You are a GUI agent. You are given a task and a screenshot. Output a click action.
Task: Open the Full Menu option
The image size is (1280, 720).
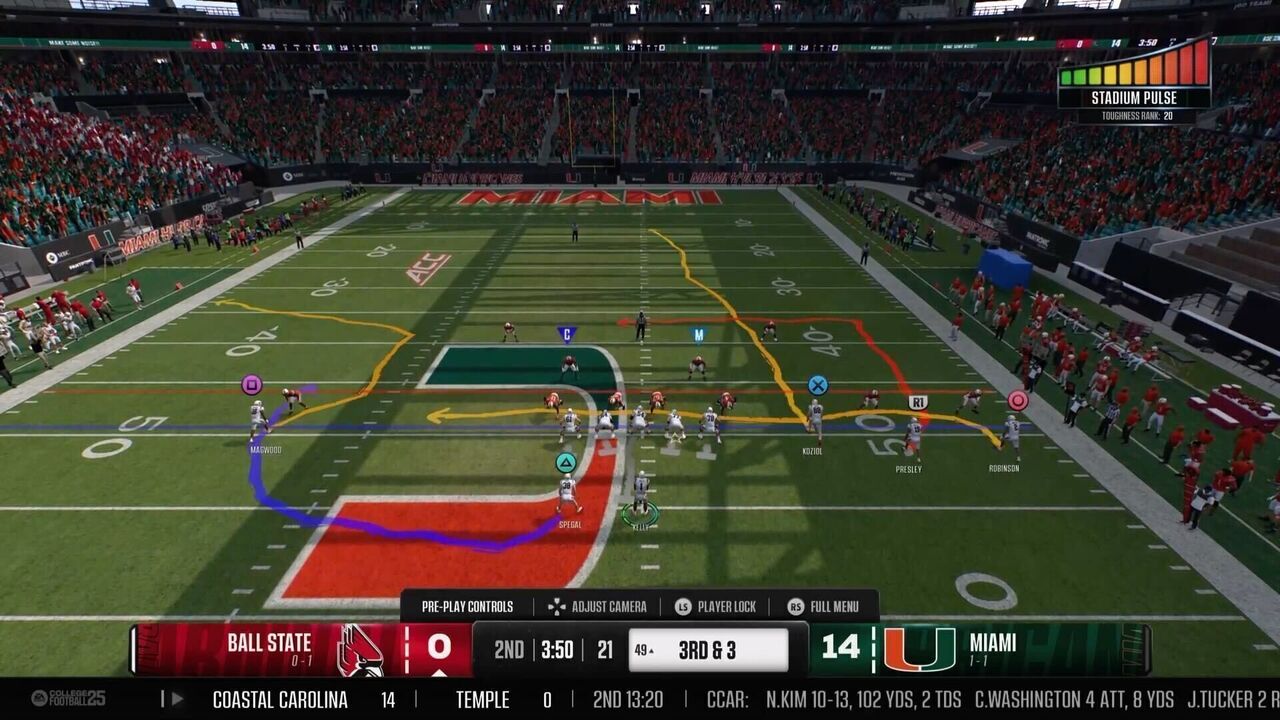[823, 606]
